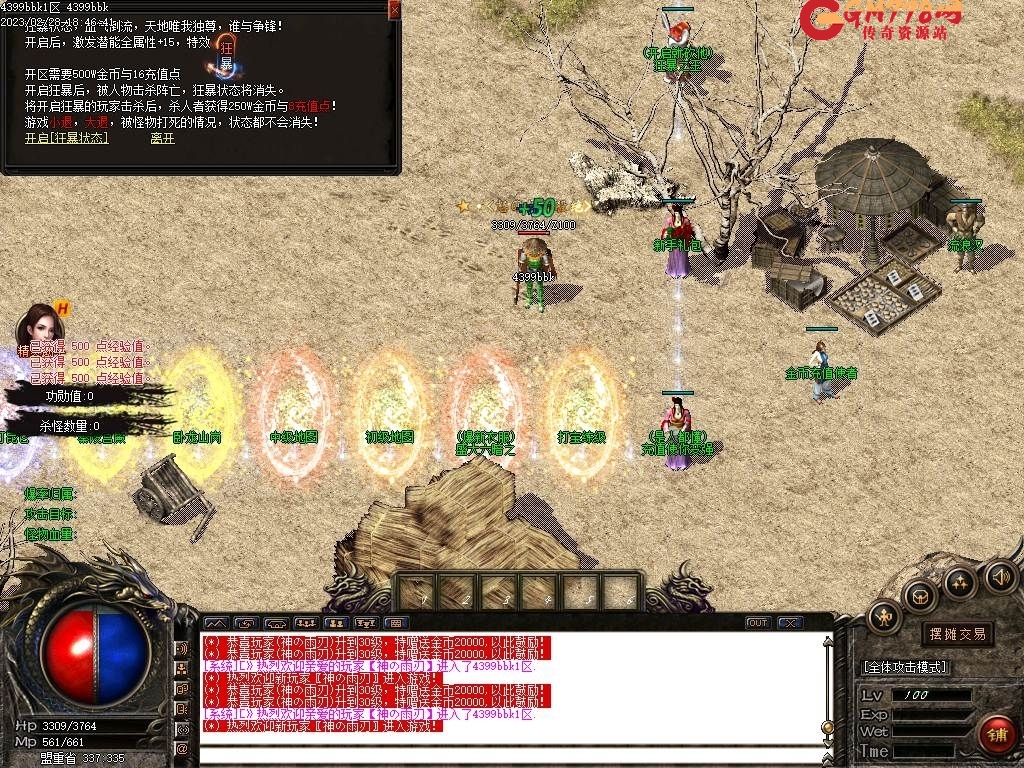Viewport: 1024px width, 768px height.
Task: Click the 开启[狂暴状态] dialogue link
Action: pyautogui.click(x=66, y=138)
